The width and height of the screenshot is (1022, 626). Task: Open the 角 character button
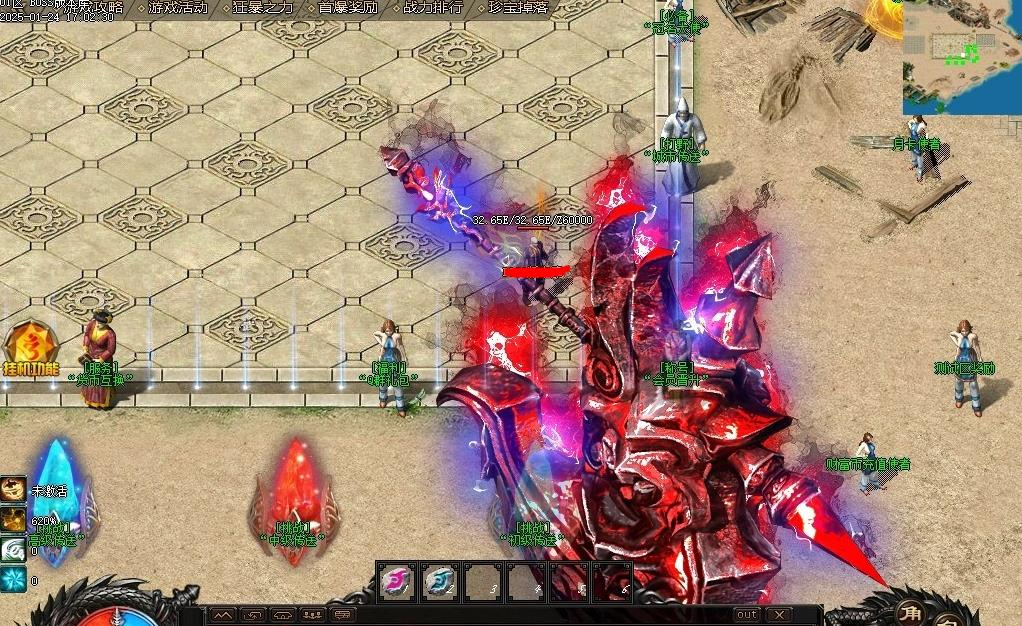(x=910, y=612)
